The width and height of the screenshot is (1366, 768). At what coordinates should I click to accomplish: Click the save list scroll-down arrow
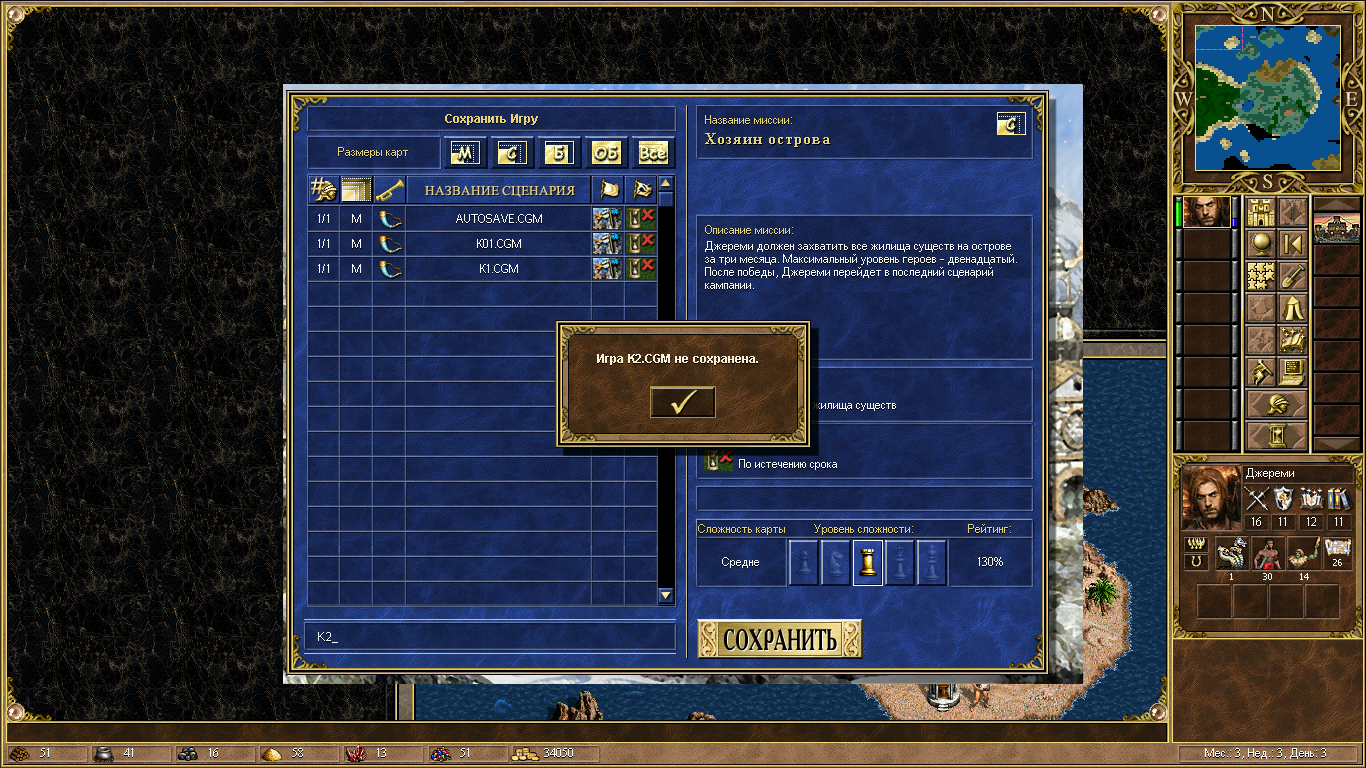[x=666, y=595]
